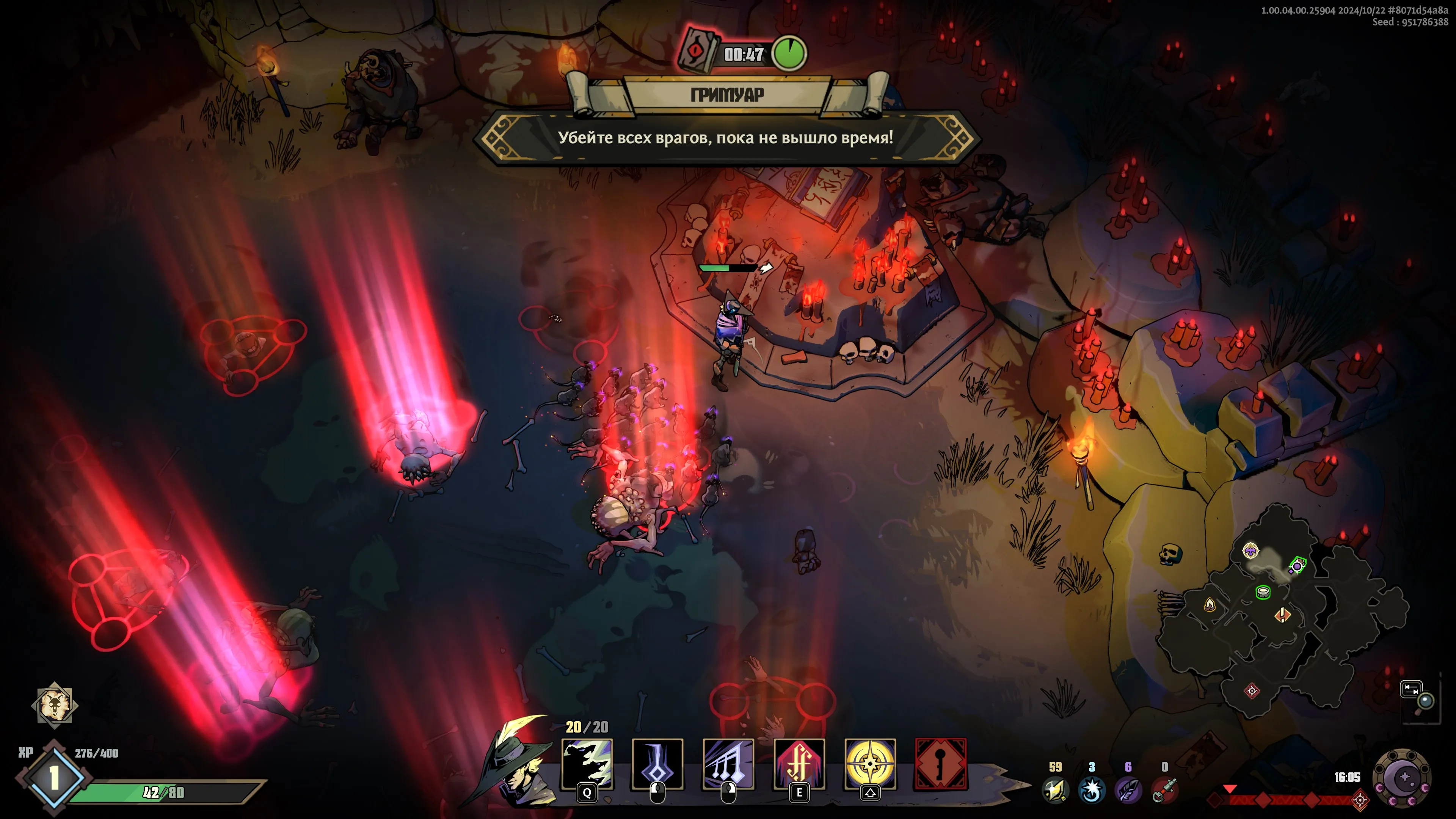Use the triple falling daggers ability
Viewport: 1456px width, 819px height.
(728, 764)
